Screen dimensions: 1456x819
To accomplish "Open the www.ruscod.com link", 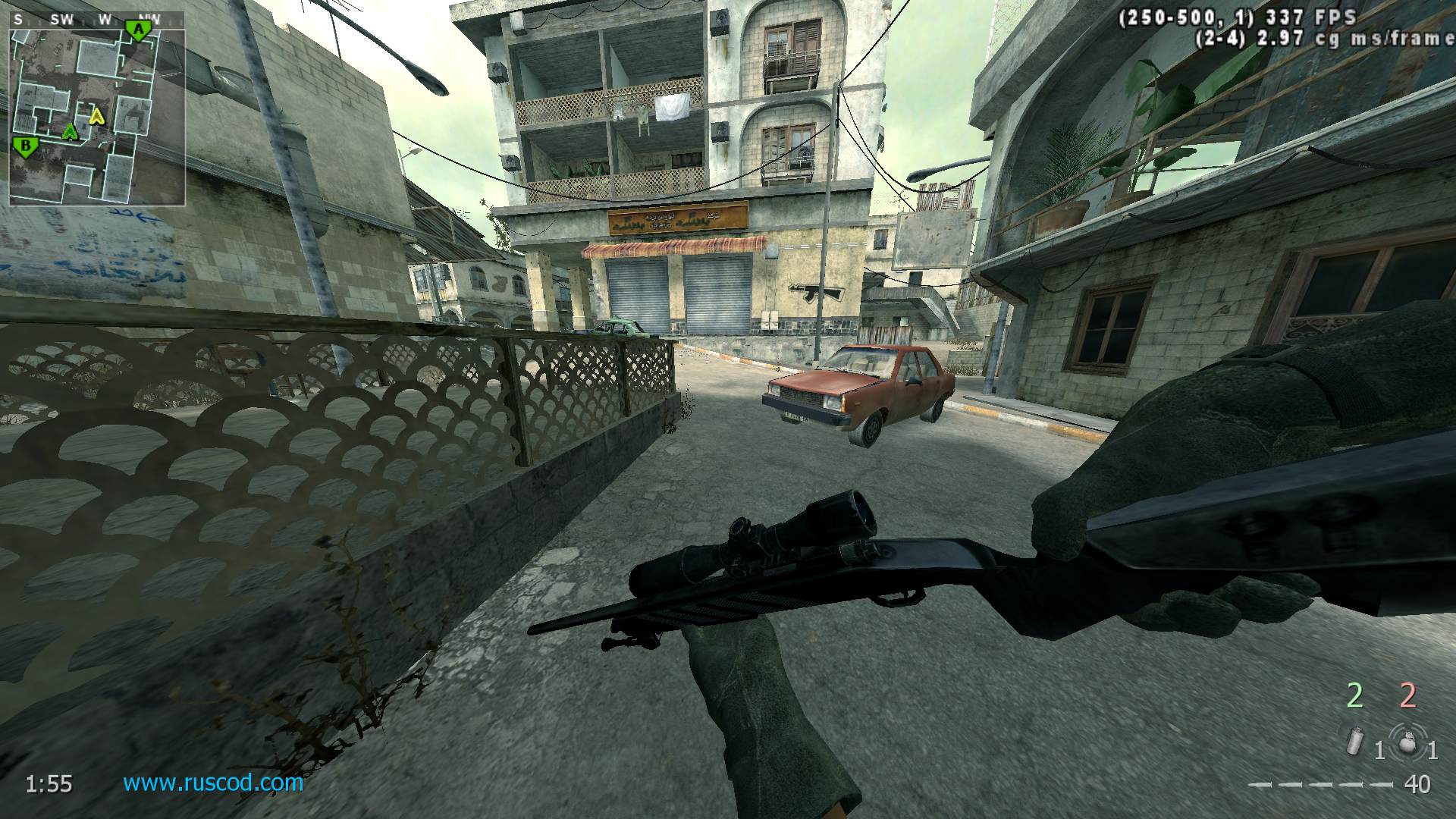I will [x=213, y=782].
